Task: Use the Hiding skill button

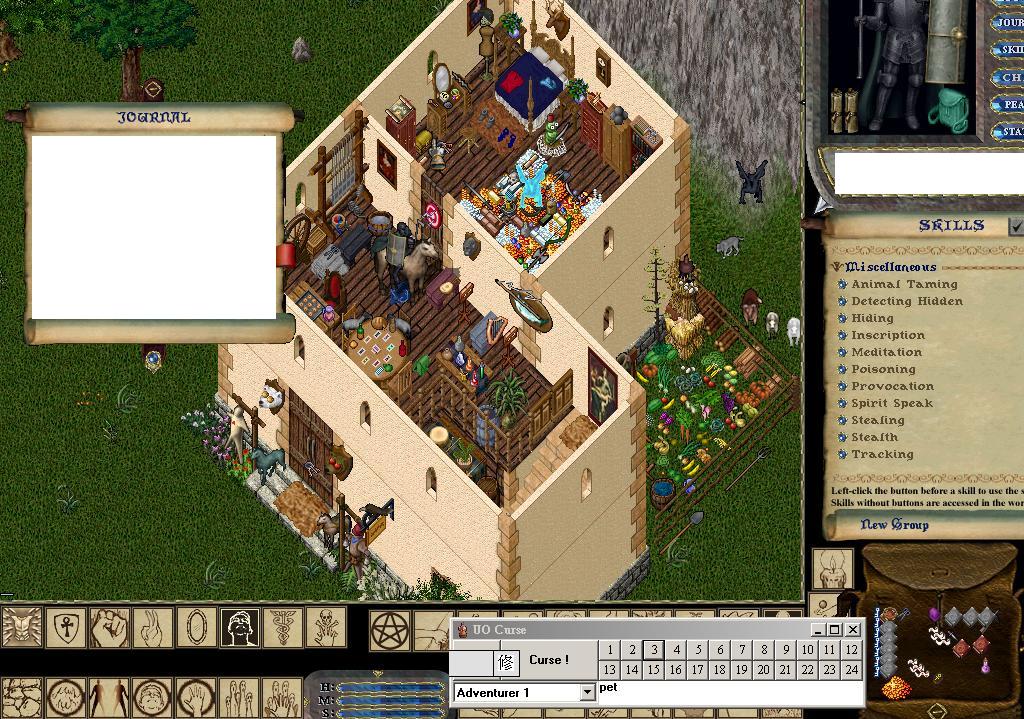Action: click(843, 318)
